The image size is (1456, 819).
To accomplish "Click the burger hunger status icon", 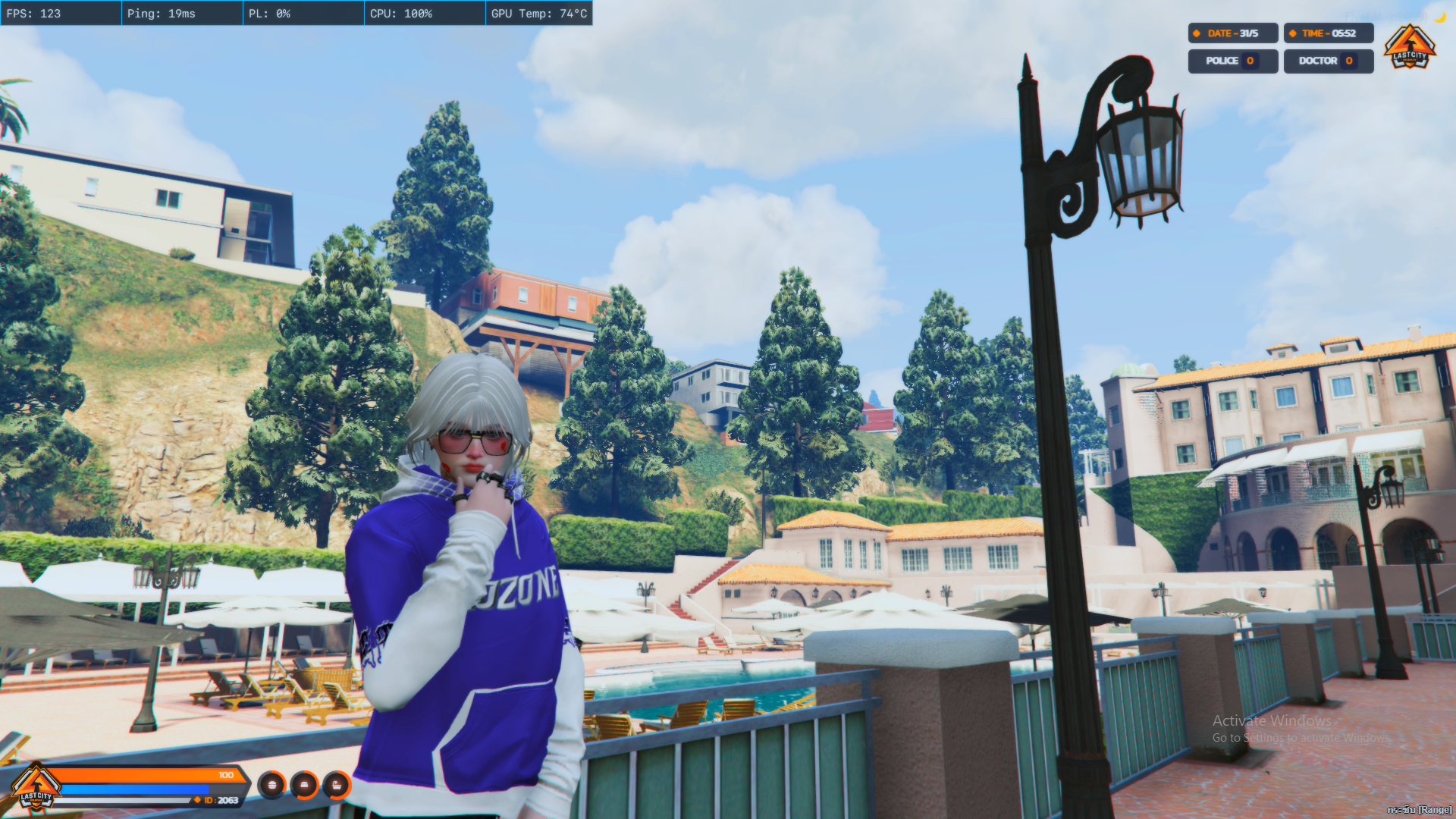I will [271, 786].
